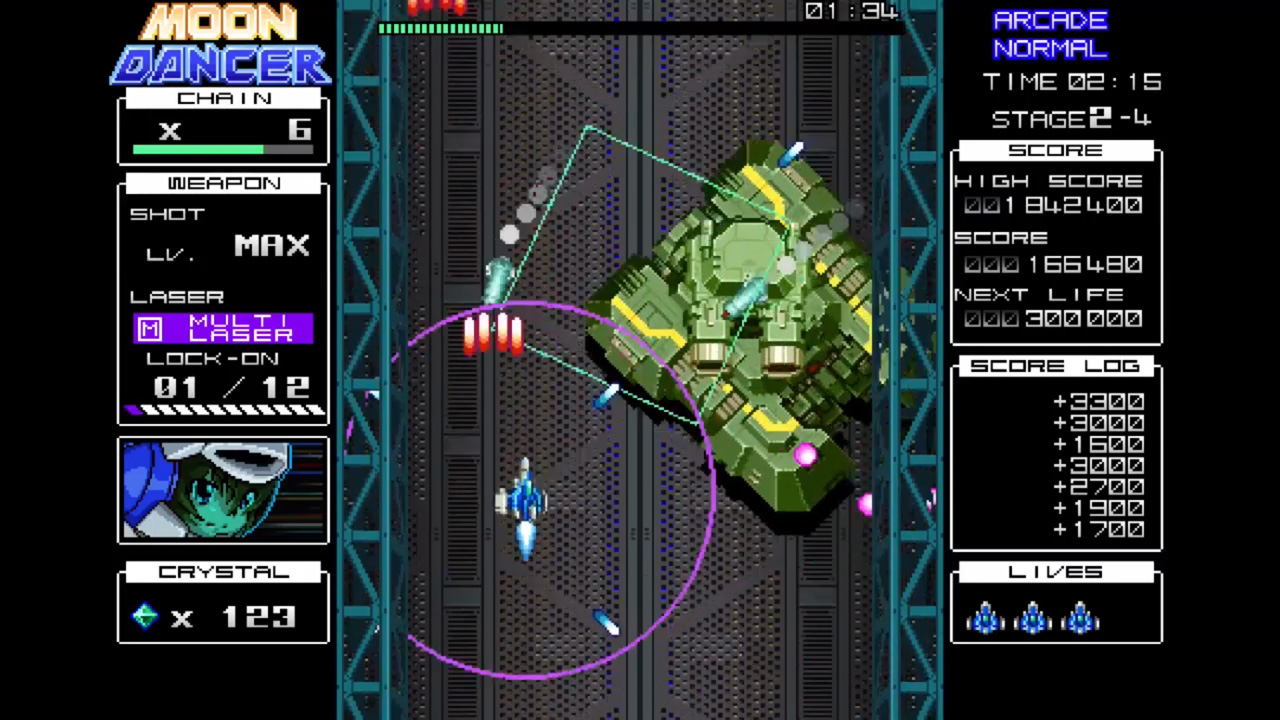Click the green boss health bar at top
Image resolution: width=1280 pixels, height=720 pixels.
440,29
